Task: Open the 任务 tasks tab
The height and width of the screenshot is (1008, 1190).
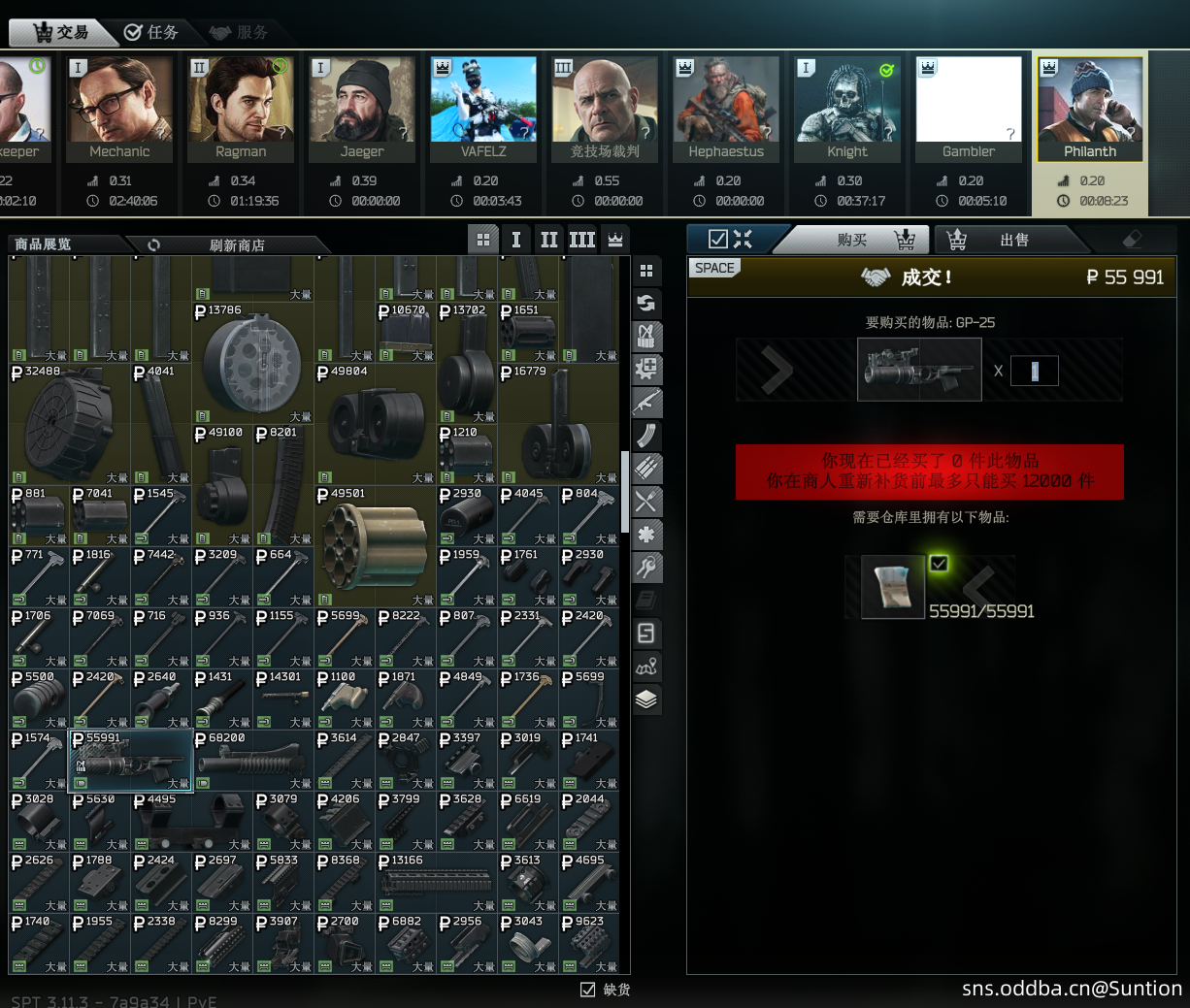Action: 151,32
